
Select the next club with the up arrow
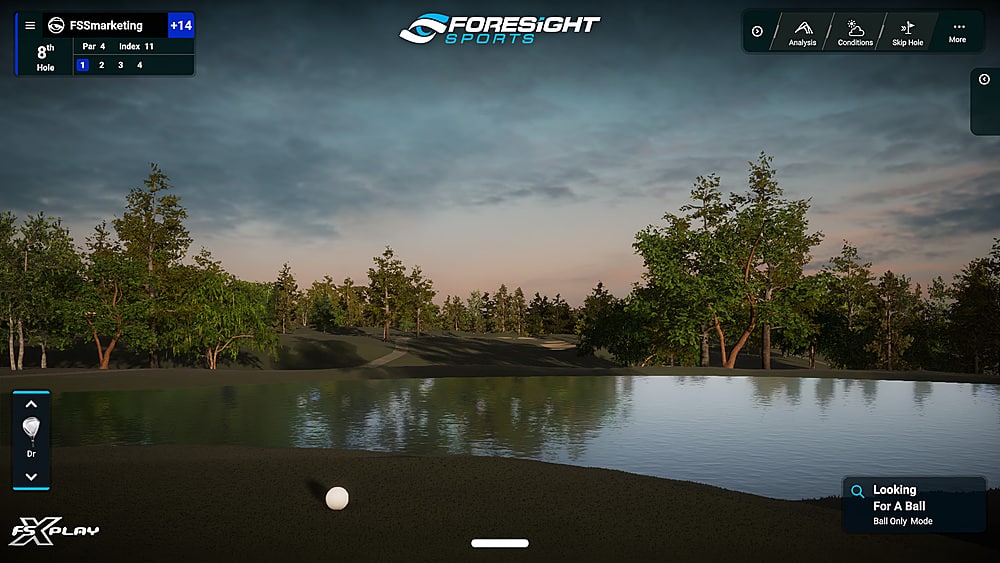(31, 405)
